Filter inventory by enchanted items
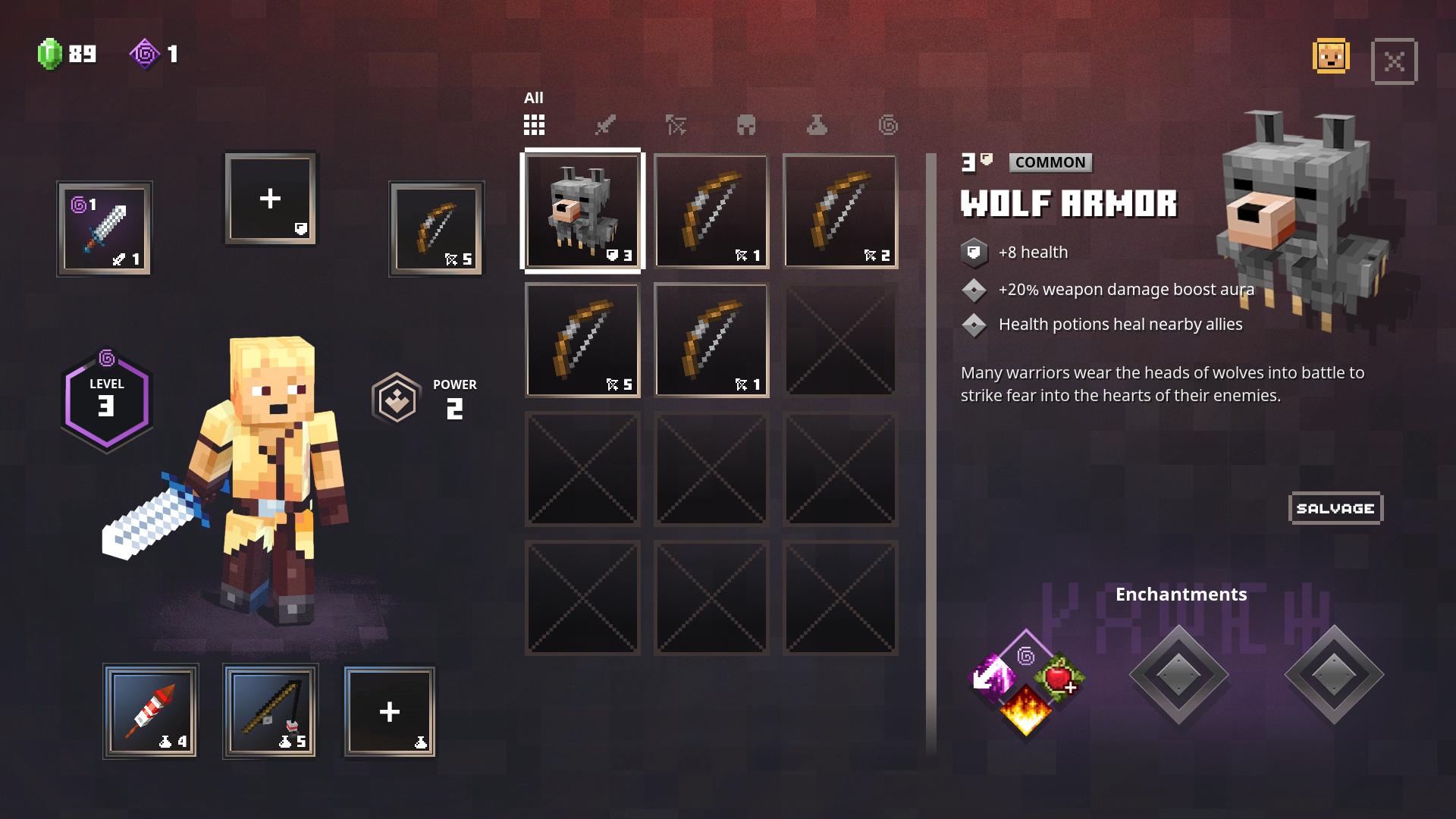1456x819 pixels. tap(888, 125)
